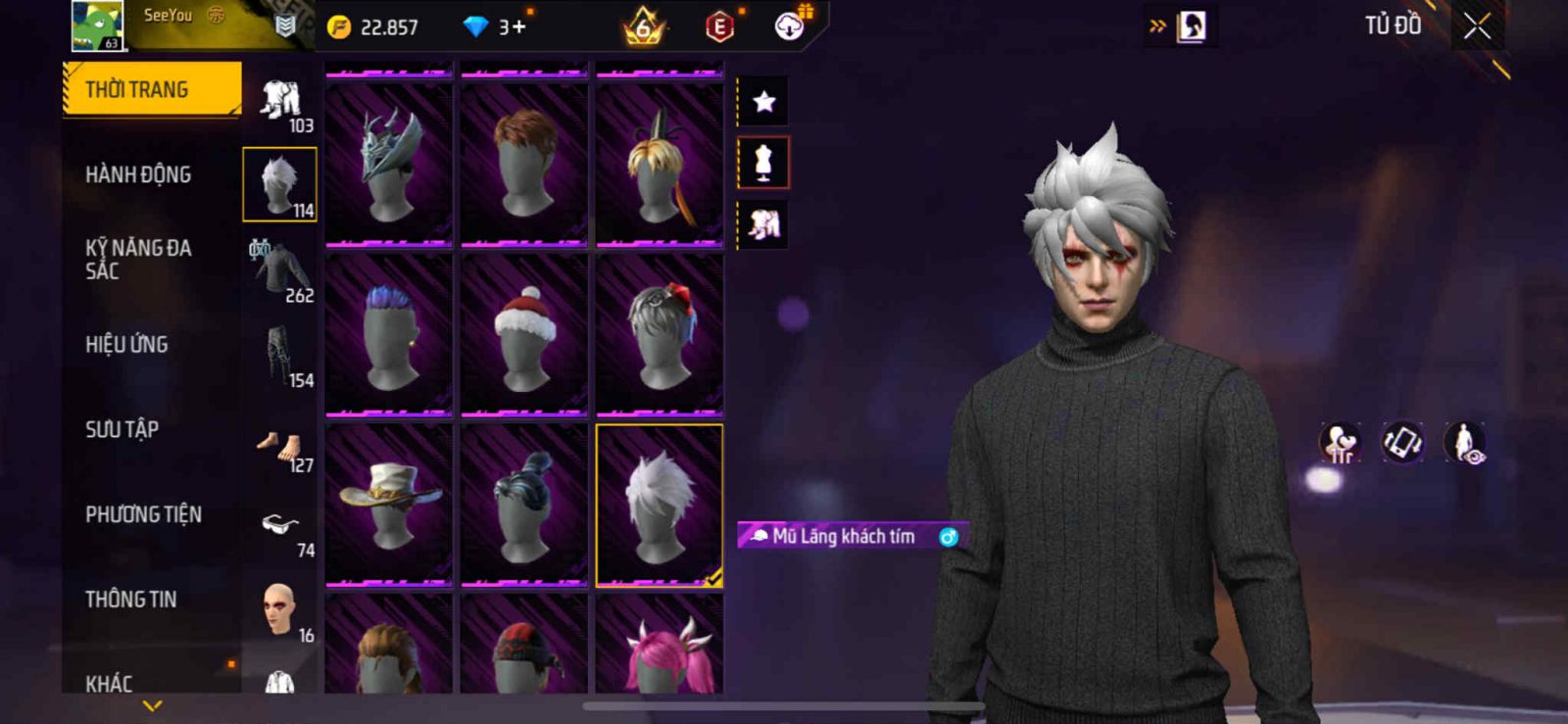Open the glasses subcategory with 74 items

click(x=281, y=530)
